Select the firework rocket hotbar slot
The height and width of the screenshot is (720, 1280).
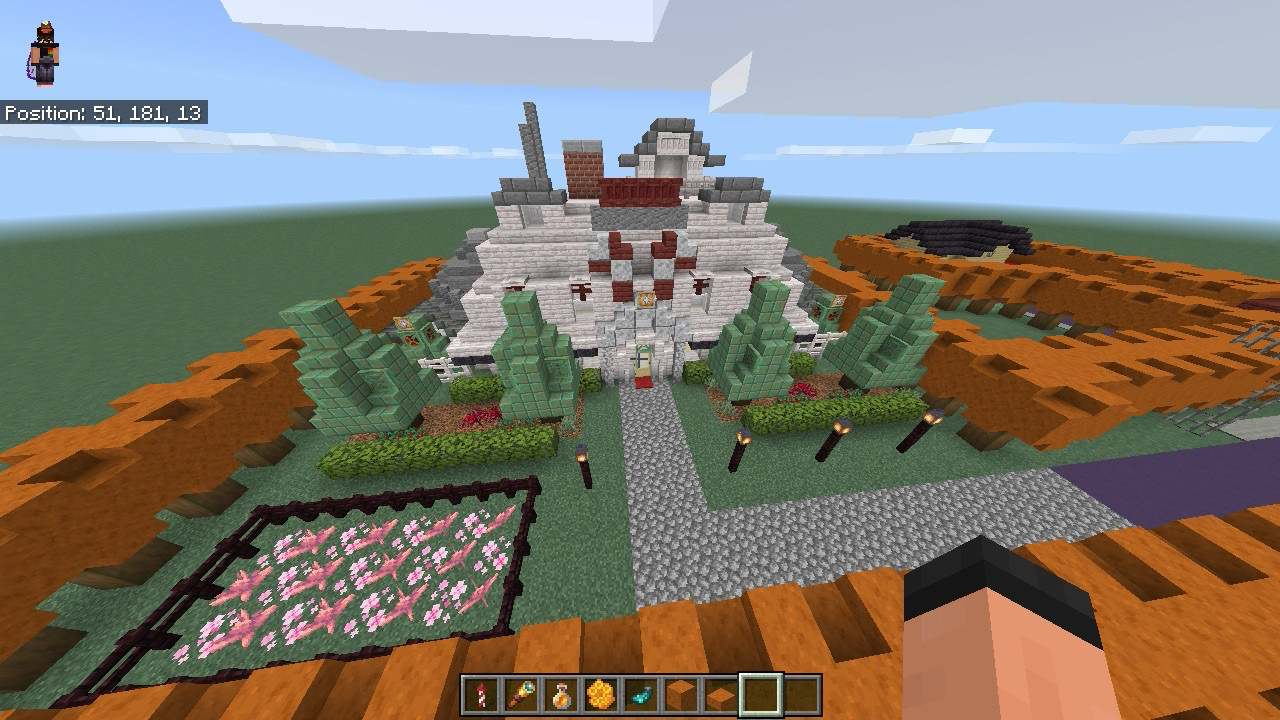(480, 695)
